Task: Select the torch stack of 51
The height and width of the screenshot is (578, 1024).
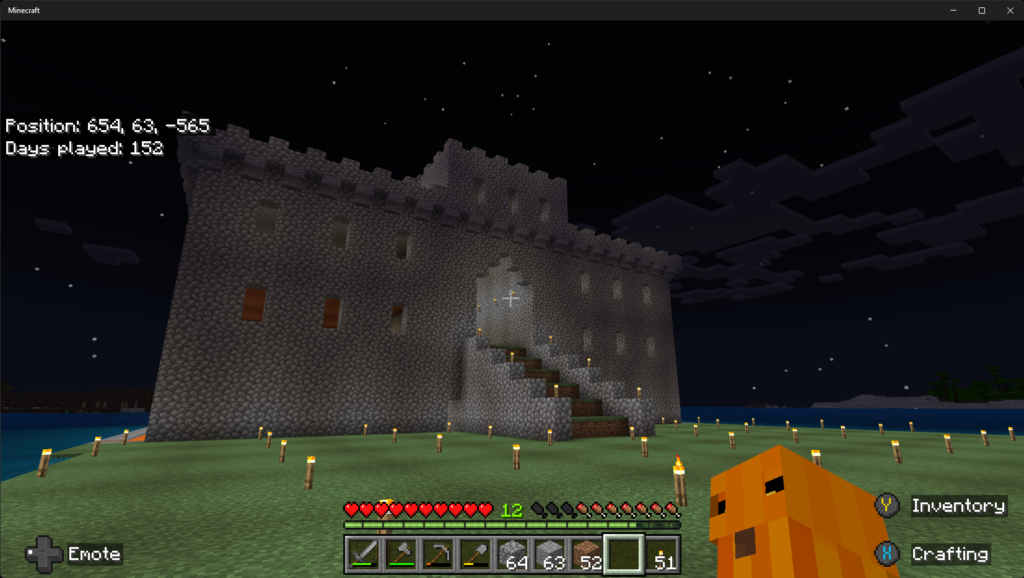Action: coord(660,554)
